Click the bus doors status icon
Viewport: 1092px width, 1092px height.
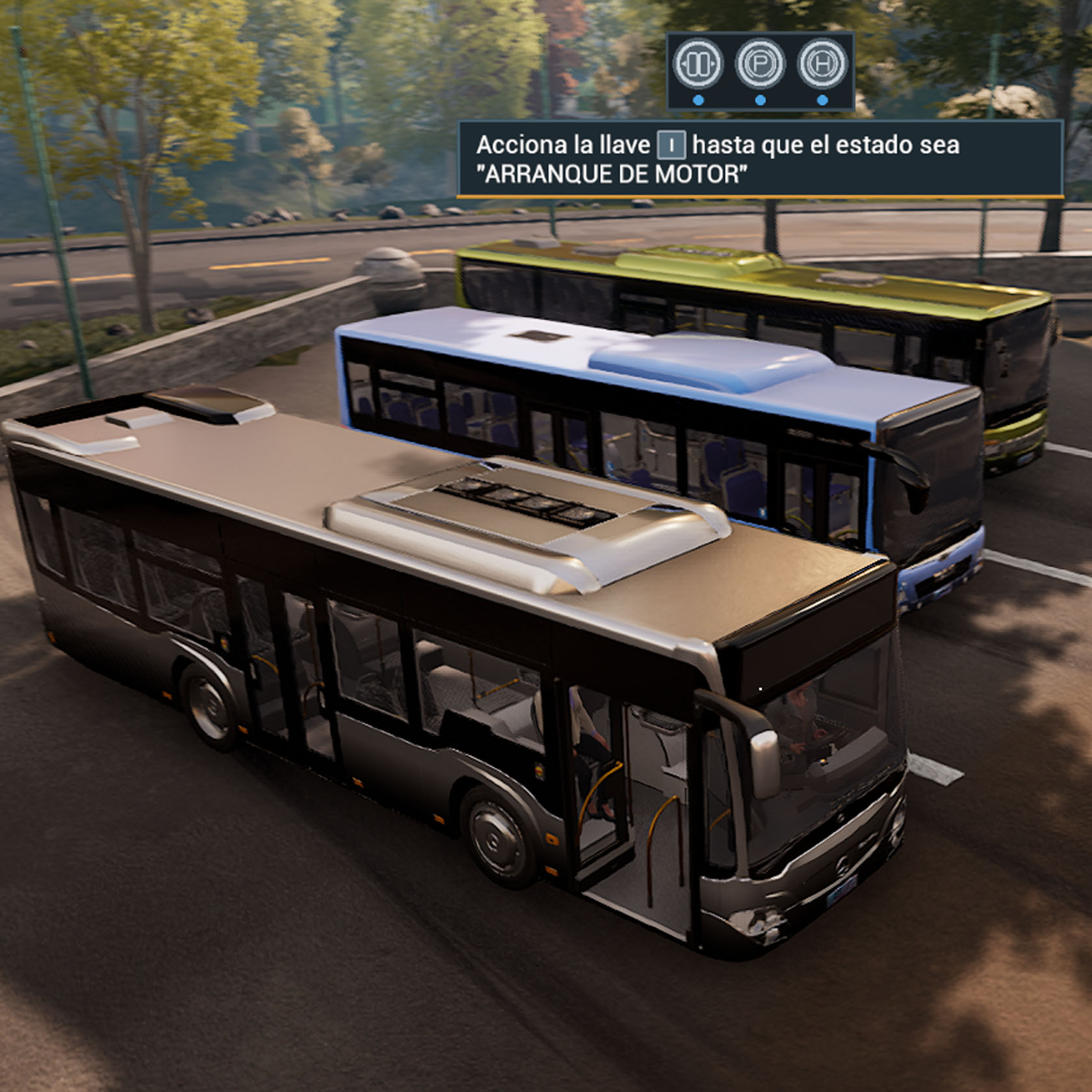tap(697, 64)
